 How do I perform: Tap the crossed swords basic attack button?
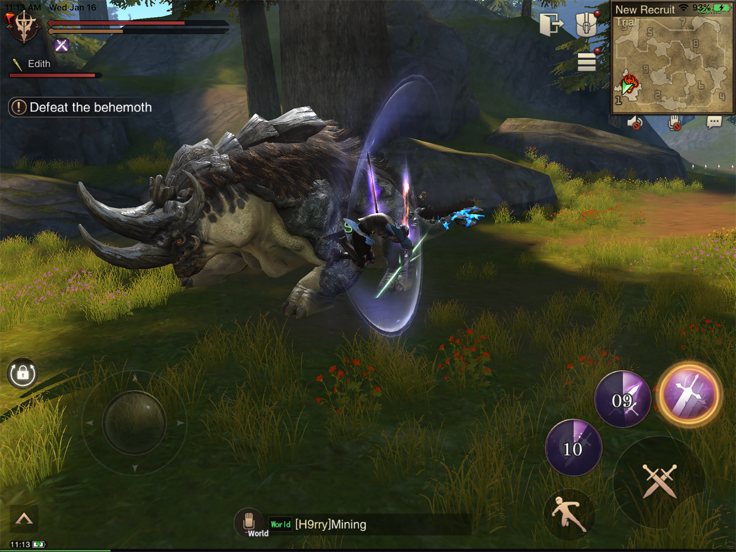pyautogui.click(x=659, y=481)
